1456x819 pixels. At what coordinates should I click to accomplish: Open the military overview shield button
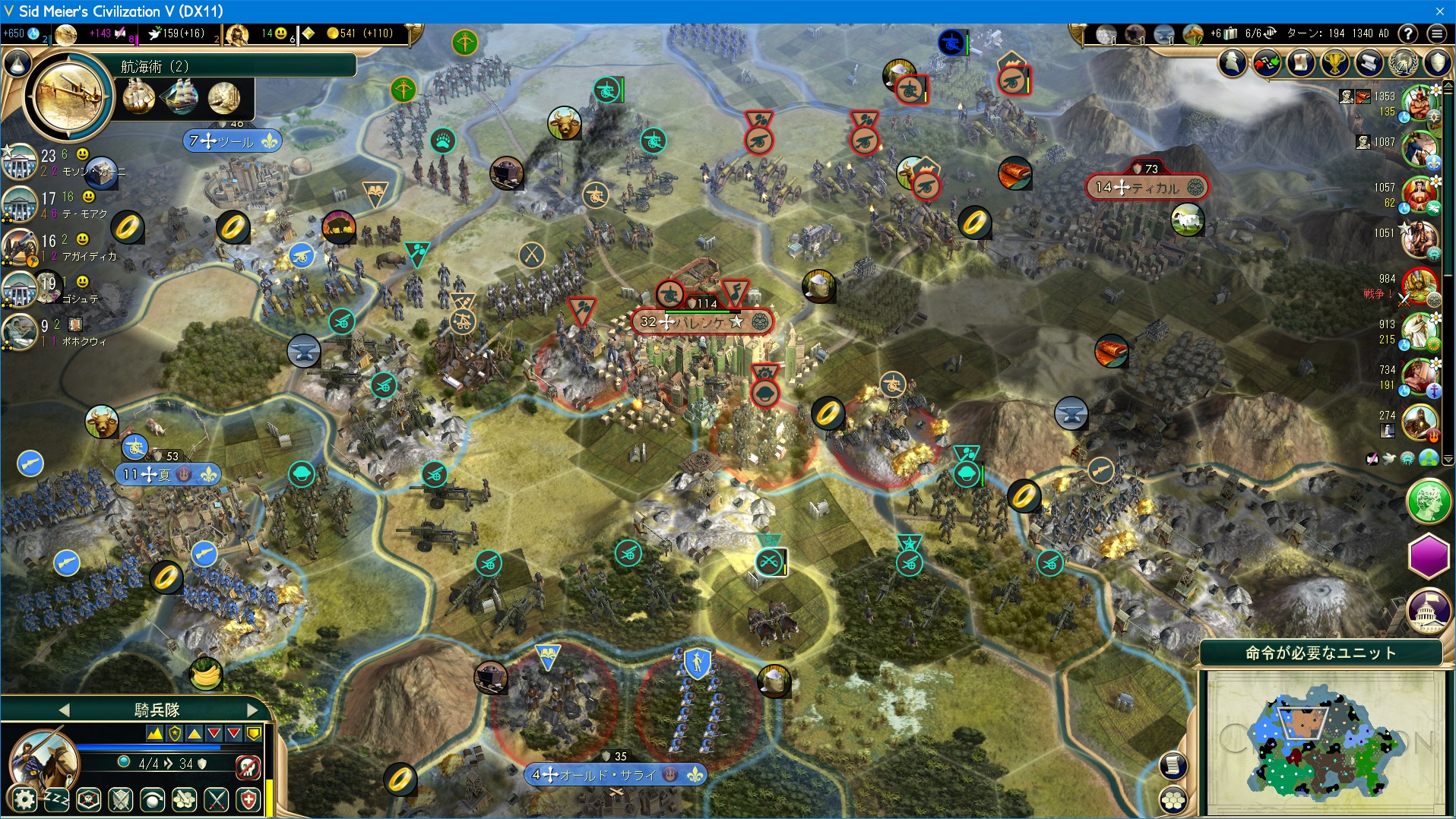[x=1438, y=63]
